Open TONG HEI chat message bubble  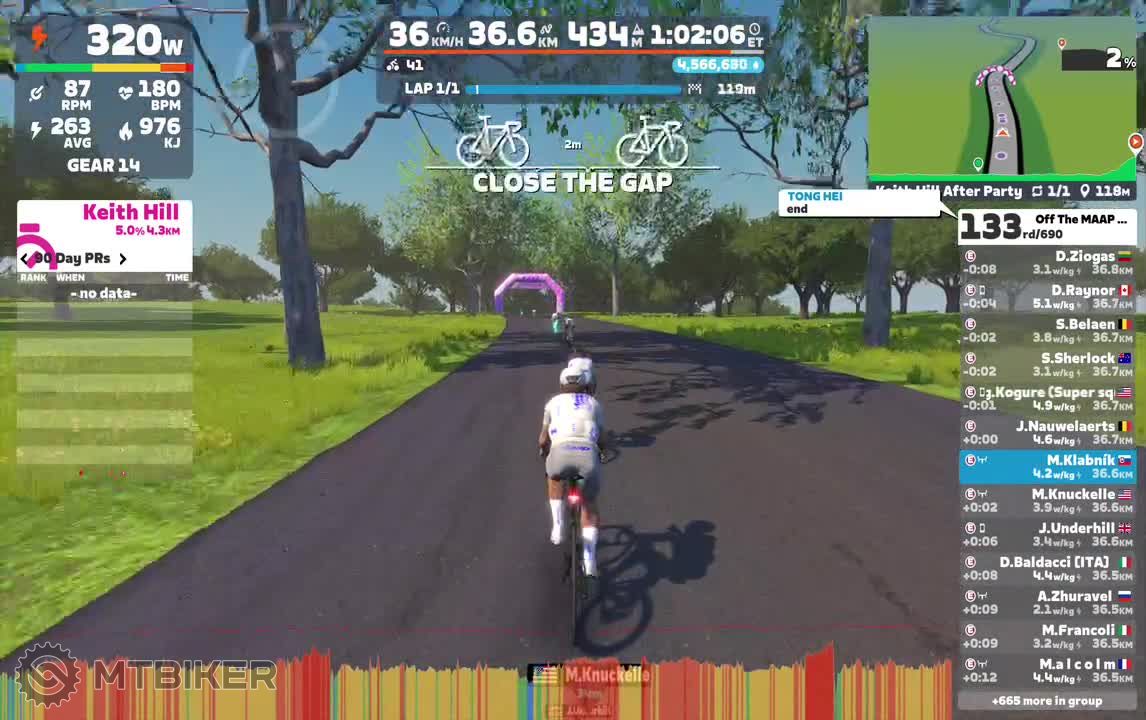pyautogui.click(x=860, y=203)
